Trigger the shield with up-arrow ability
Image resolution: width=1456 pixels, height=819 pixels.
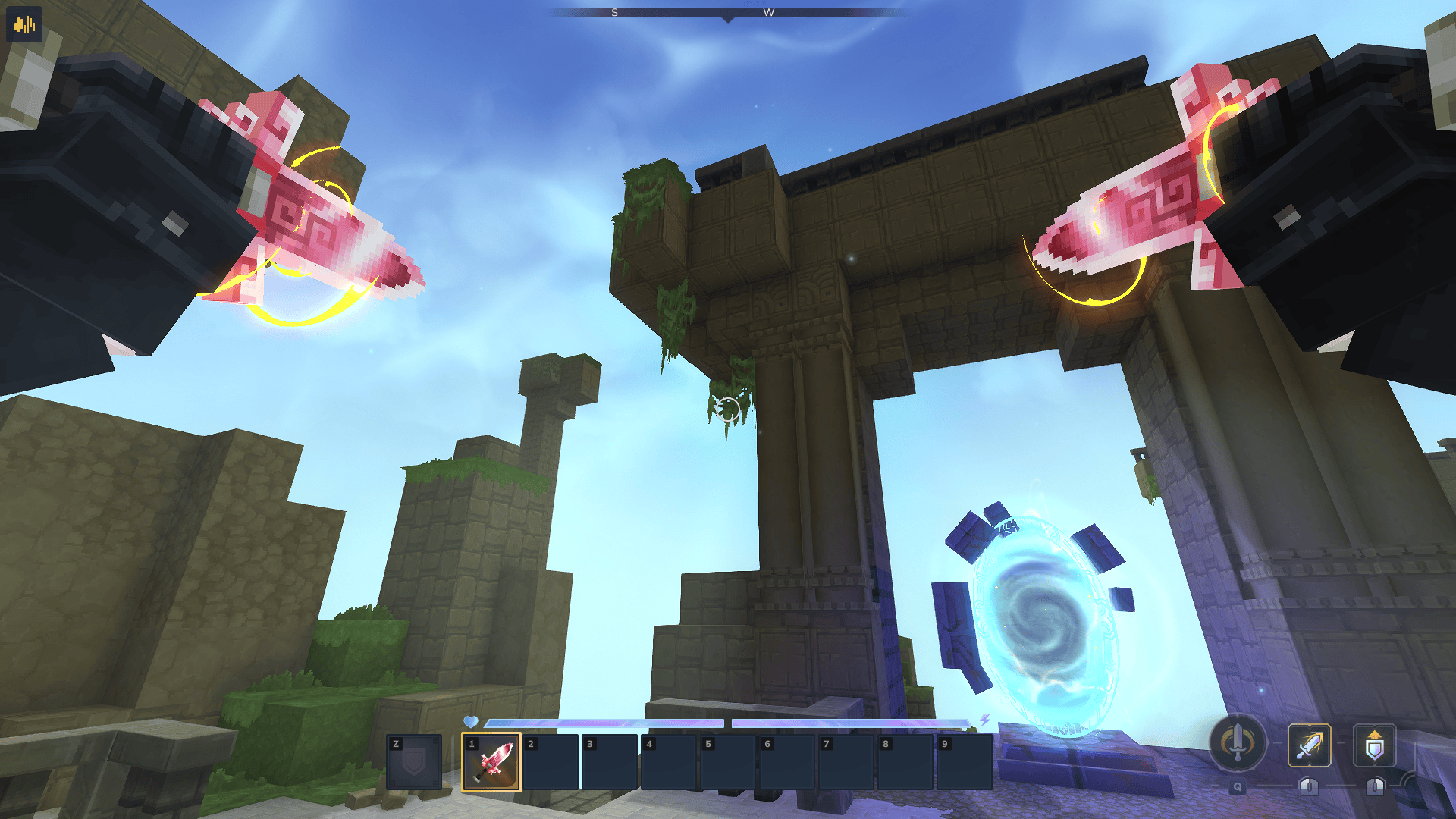tap(1374, 745)
